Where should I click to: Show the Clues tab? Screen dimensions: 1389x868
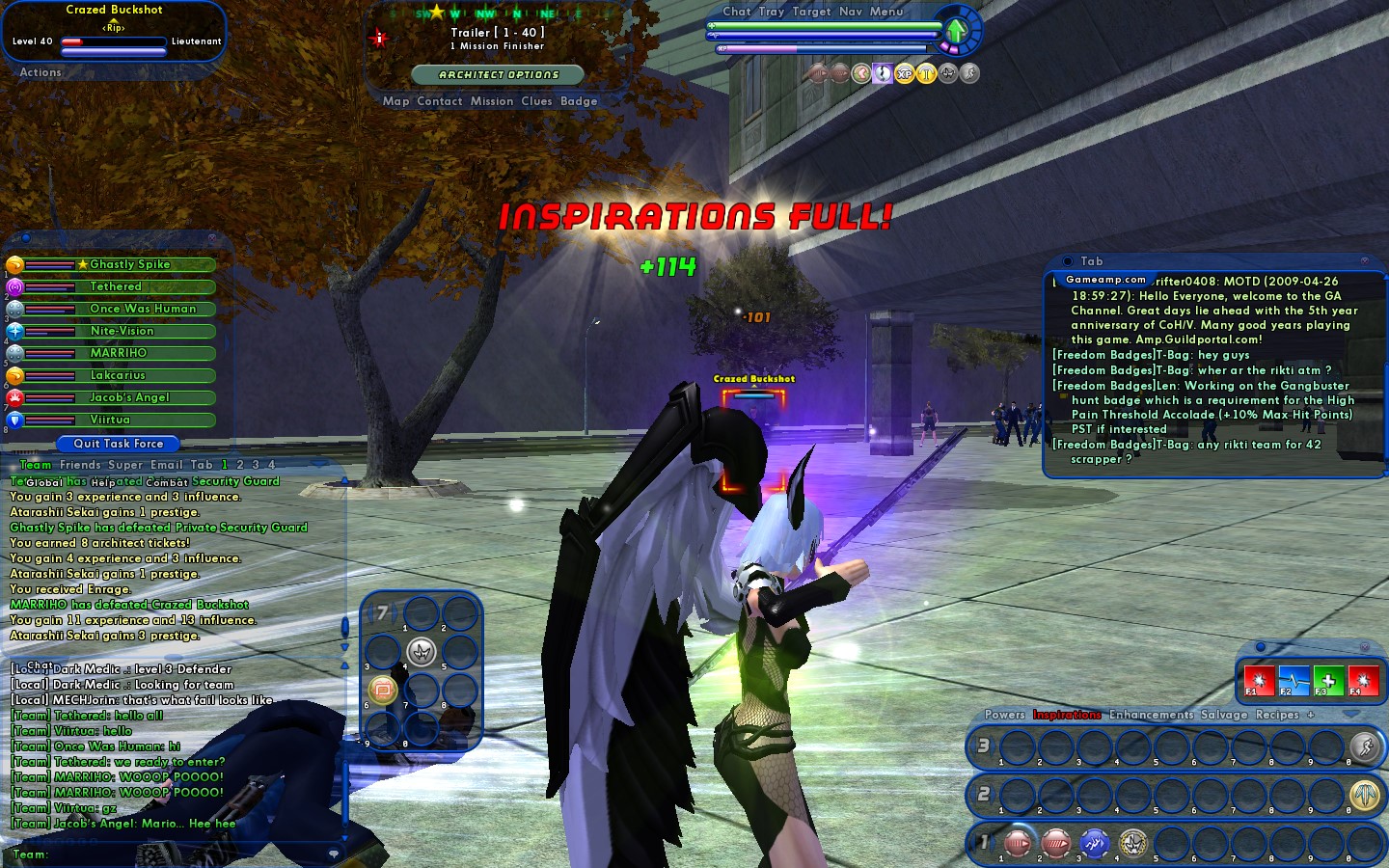point(536,101)
